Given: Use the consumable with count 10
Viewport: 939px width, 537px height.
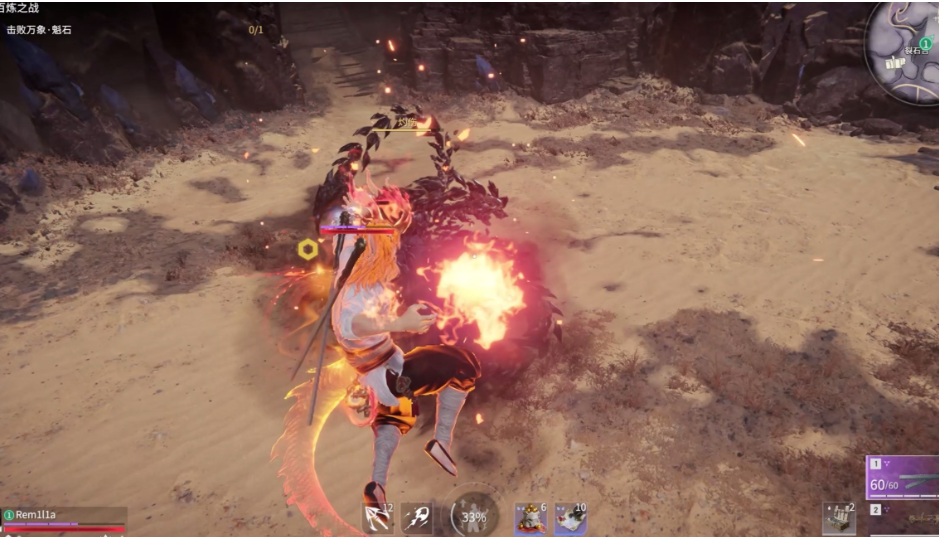Looking at the screenshot, I should tap(570, 518).
